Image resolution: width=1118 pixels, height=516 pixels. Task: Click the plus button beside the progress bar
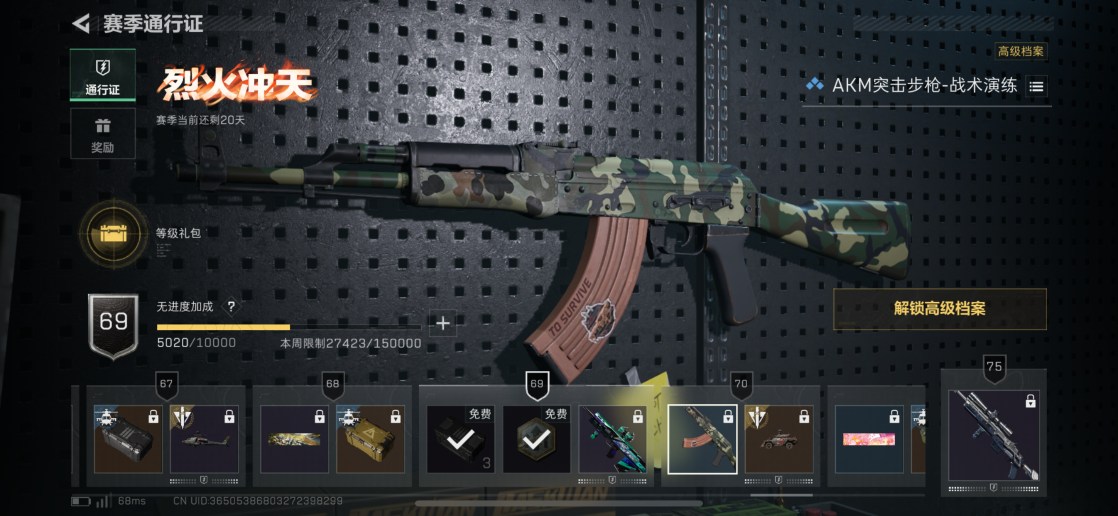coord(442,323)
